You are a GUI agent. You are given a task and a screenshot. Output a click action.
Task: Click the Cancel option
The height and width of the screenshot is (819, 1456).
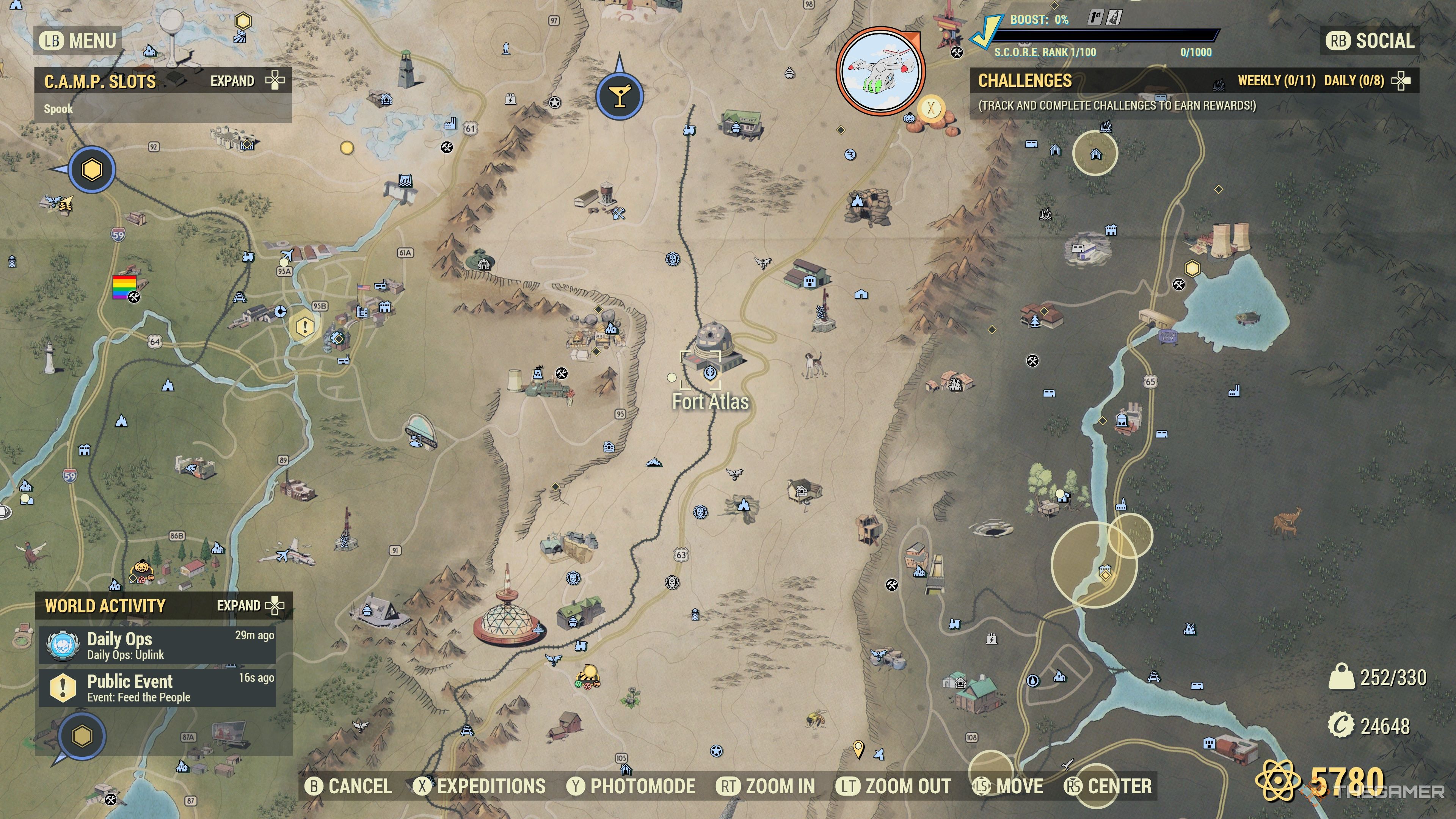(x=349, y=786)
